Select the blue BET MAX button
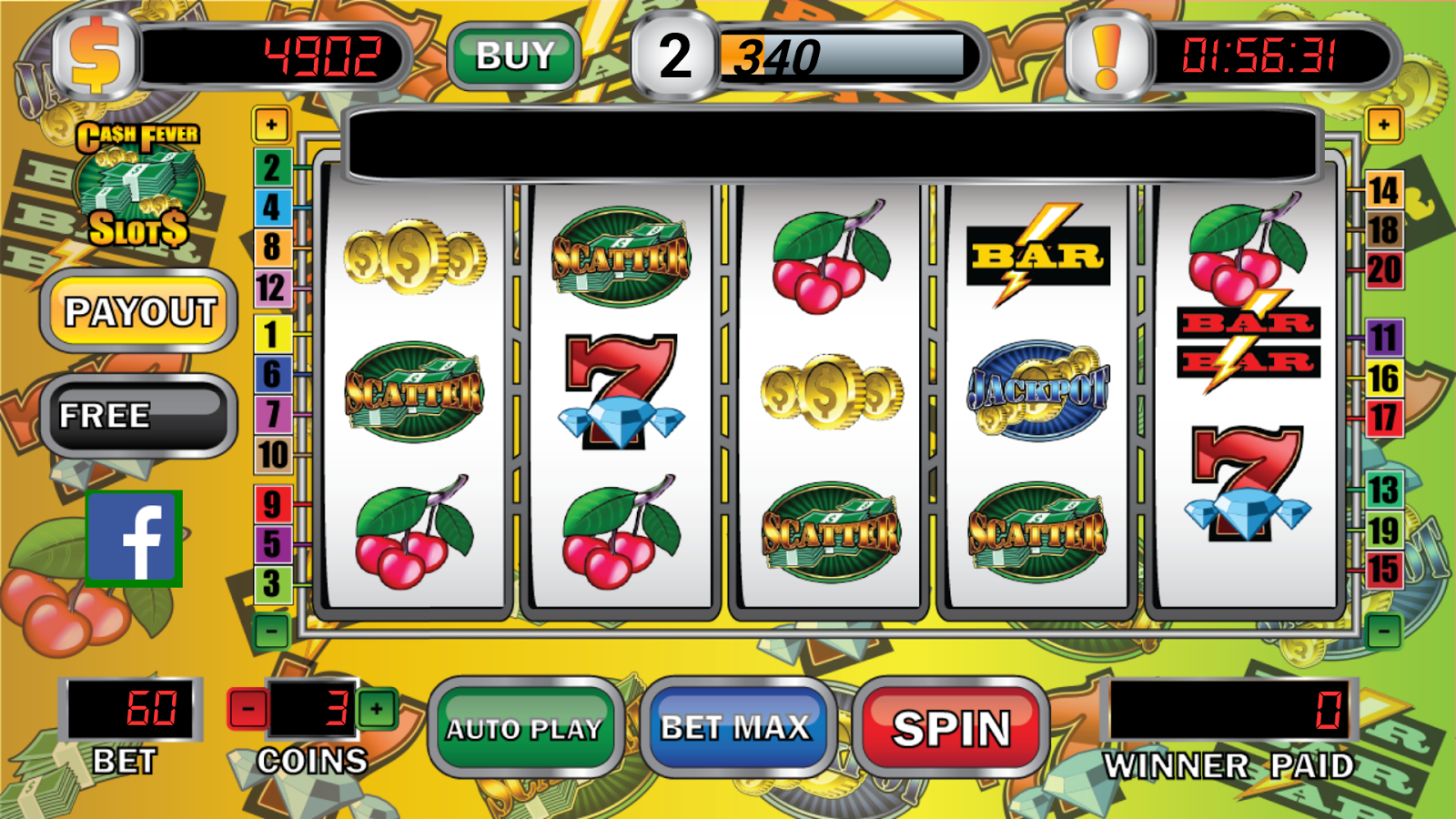The image size is (1456, 819). coord(735,728)
